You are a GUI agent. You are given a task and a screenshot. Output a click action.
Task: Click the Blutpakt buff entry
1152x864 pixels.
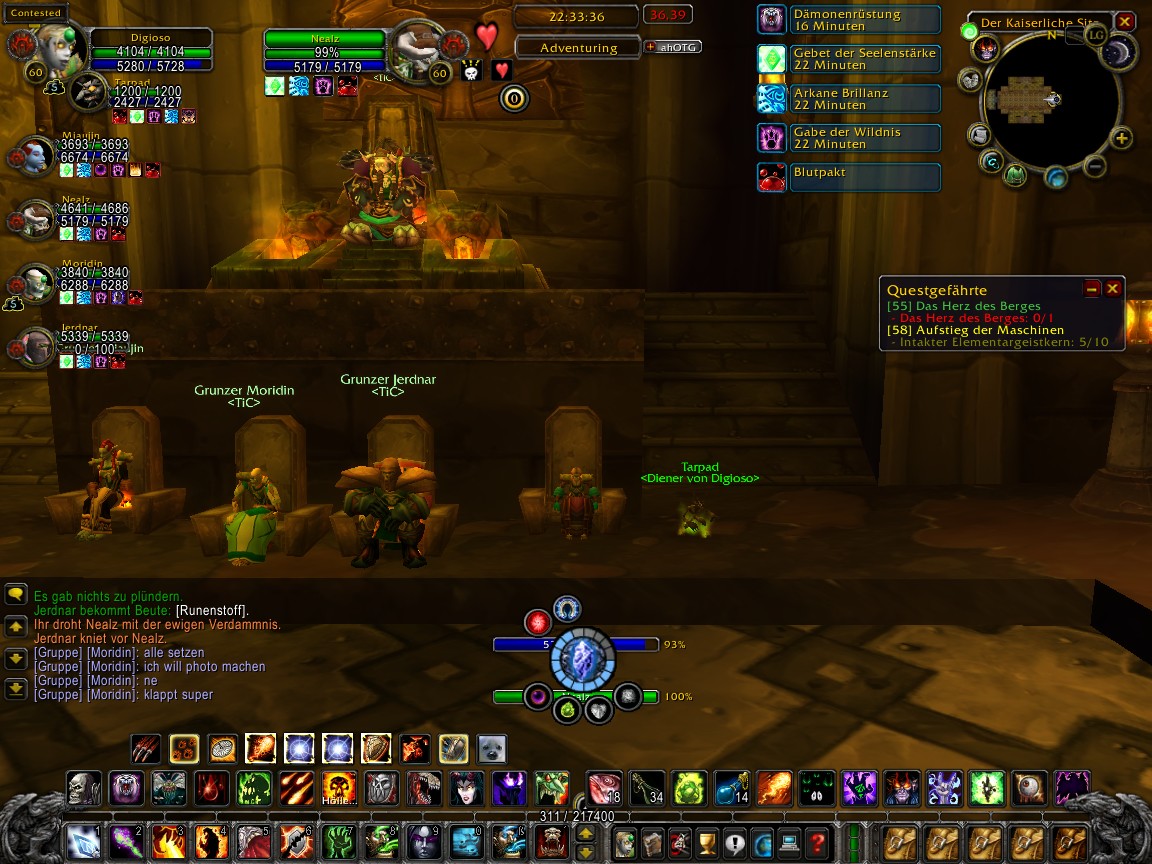[x=849, y=177]
